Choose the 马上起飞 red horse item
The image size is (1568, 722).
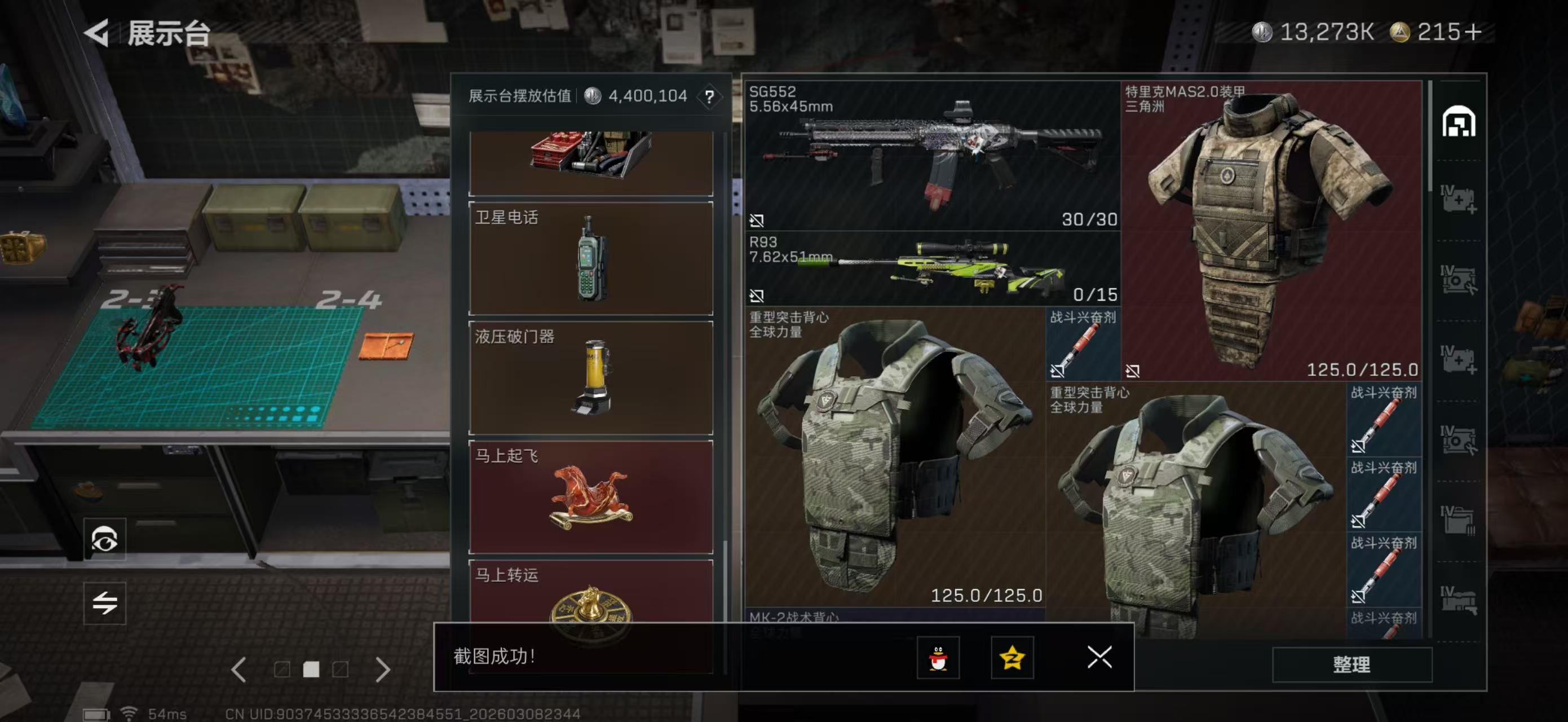pyautogui.click(x=590, y=497)
